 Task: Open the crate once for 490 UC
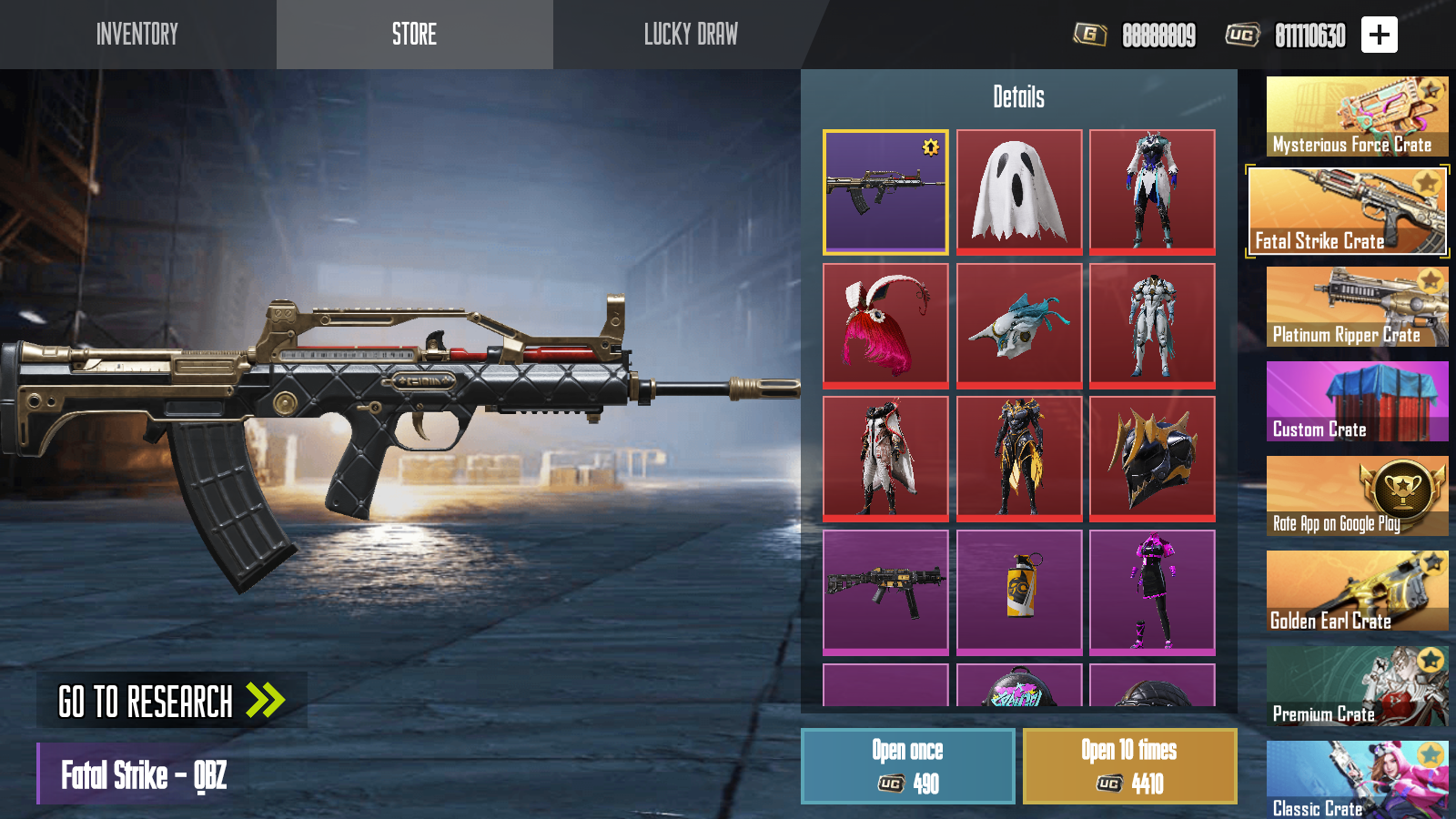[x=907, y=766]
